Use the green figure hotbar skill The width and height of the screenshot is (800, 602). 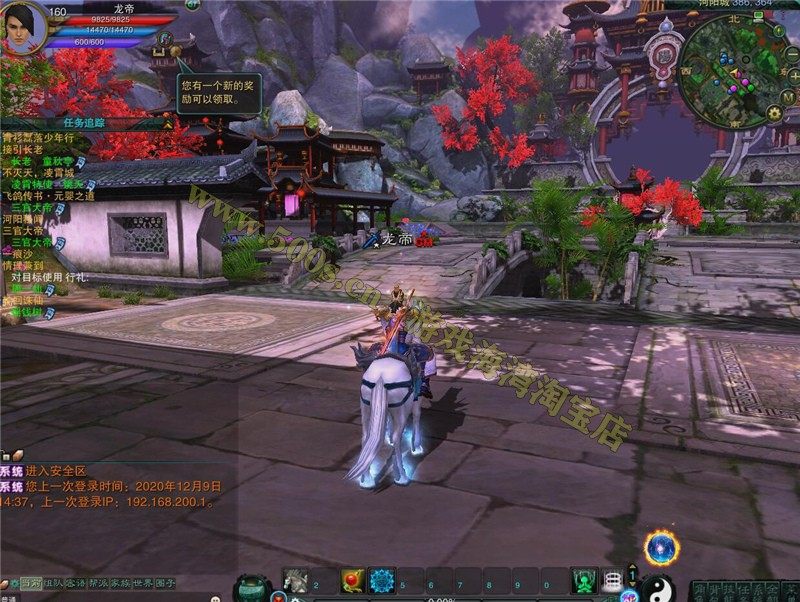pyautogui.click(x=584, y=580)
